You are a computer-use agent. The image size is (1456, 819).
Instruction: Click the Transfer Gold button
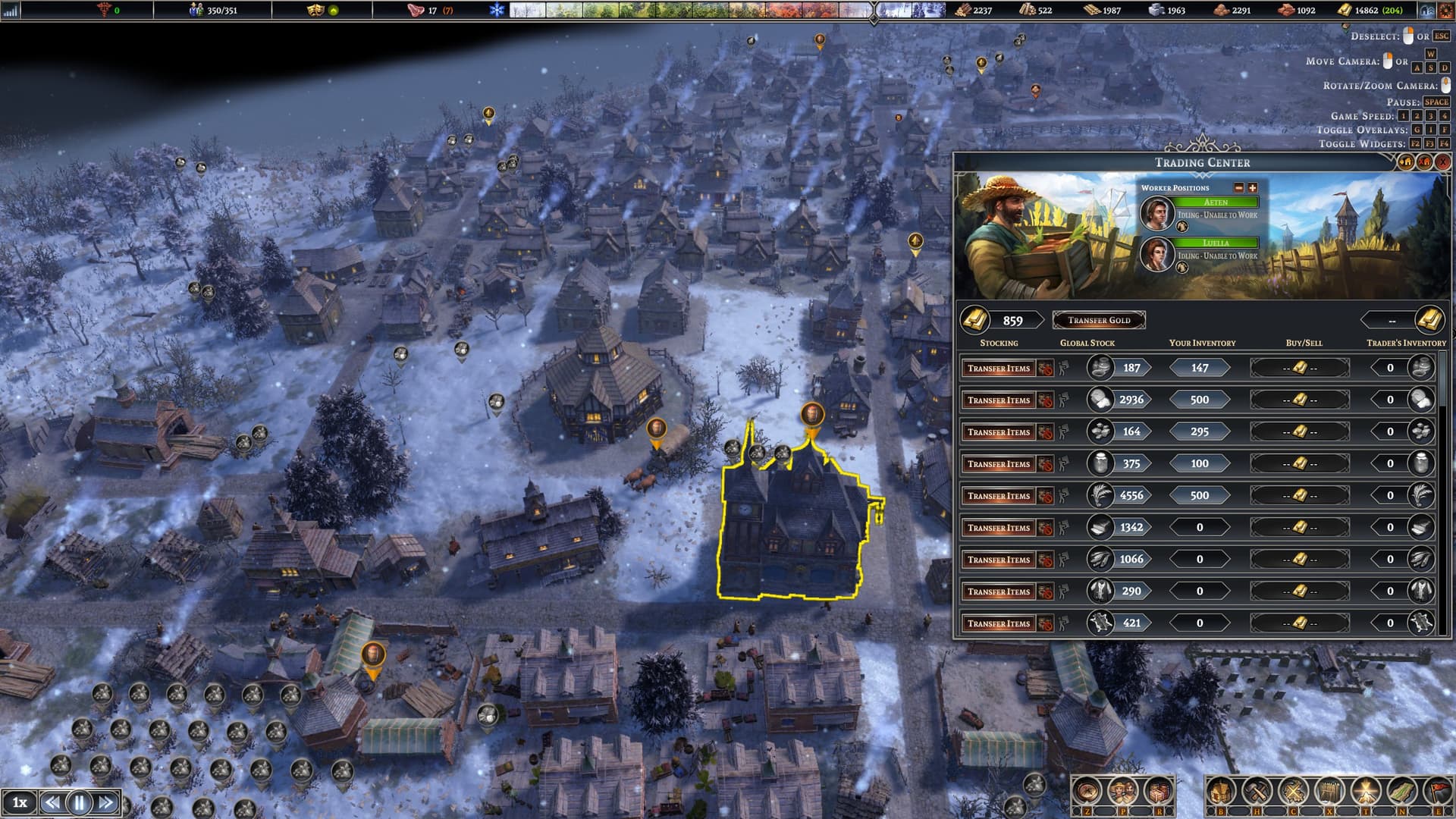point(1099,320)
